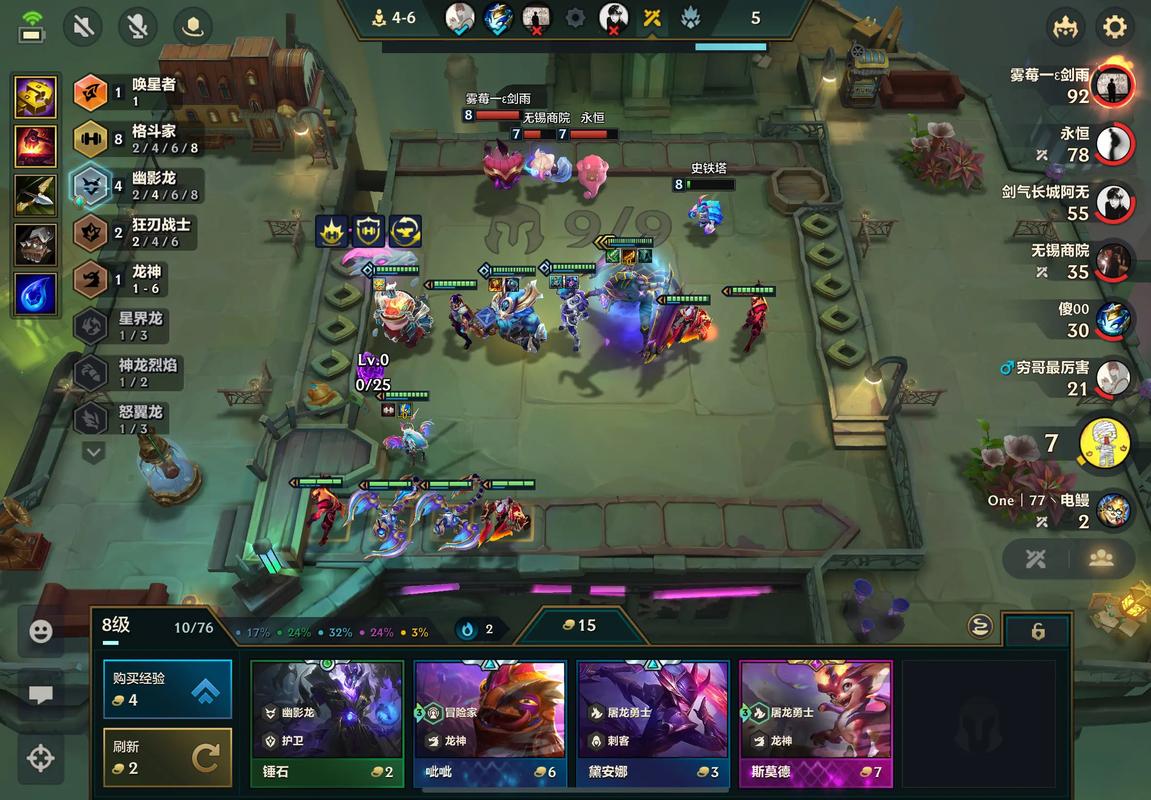Toggle the microphone mute button

(x=138, y=27)
